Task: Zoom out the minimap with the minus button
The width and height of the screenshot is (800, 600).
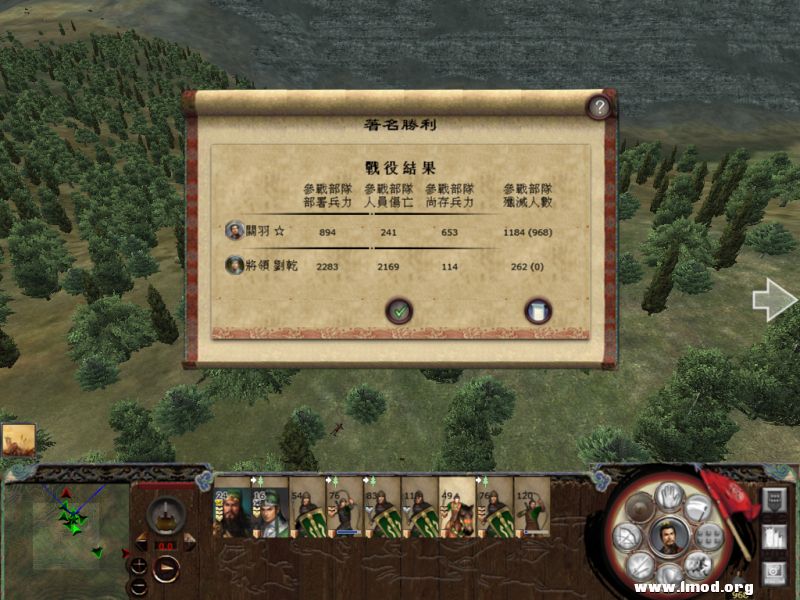Action: click(139, 585)
